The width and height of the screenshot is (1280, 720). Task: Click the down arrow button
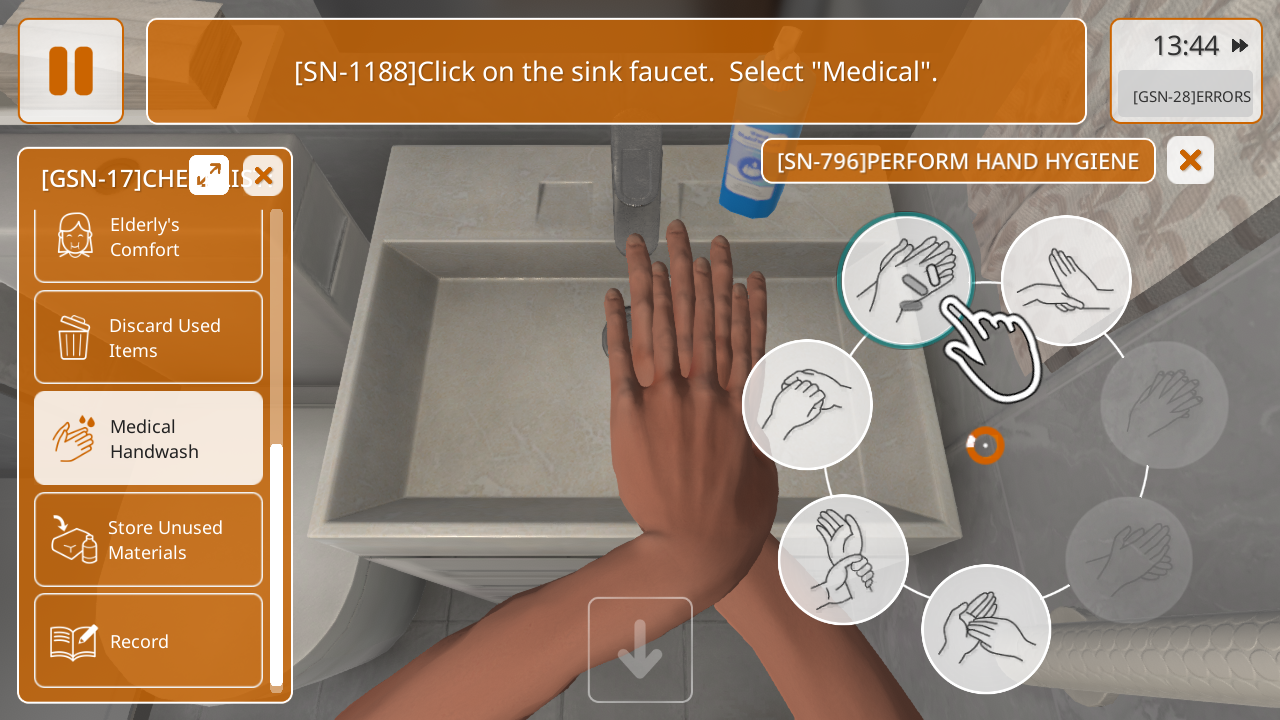[640, 650]
